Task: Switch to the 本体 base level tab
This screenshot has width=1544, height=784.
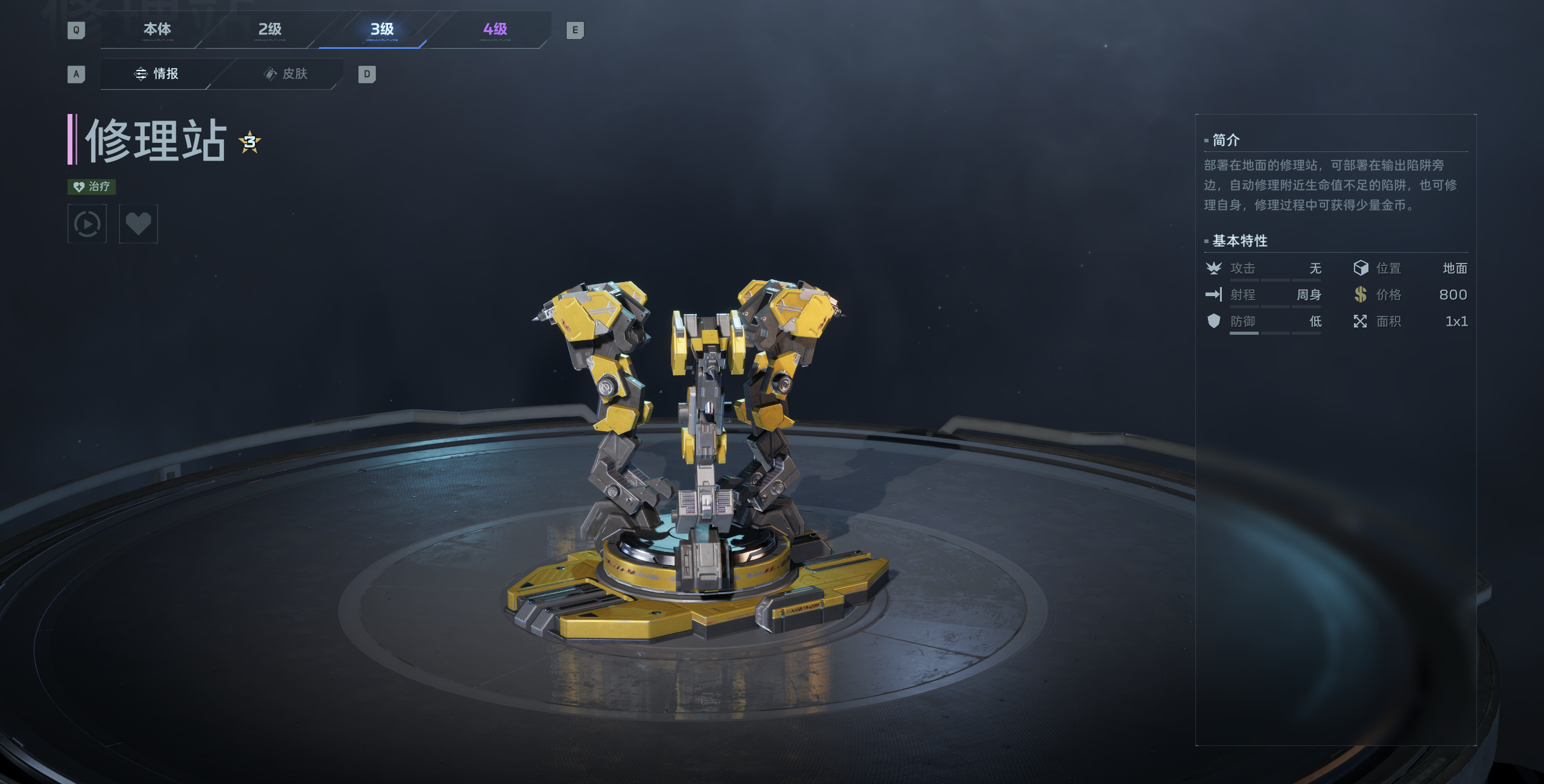Action: coord(157,30)
